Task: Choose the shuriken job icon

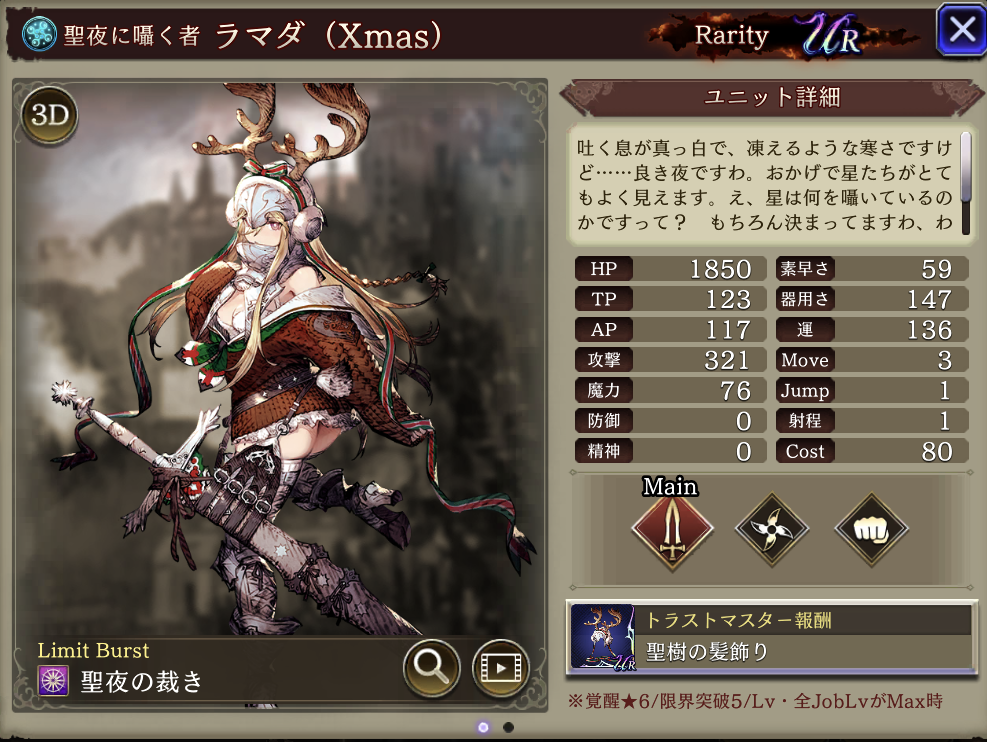Action: 771,530
